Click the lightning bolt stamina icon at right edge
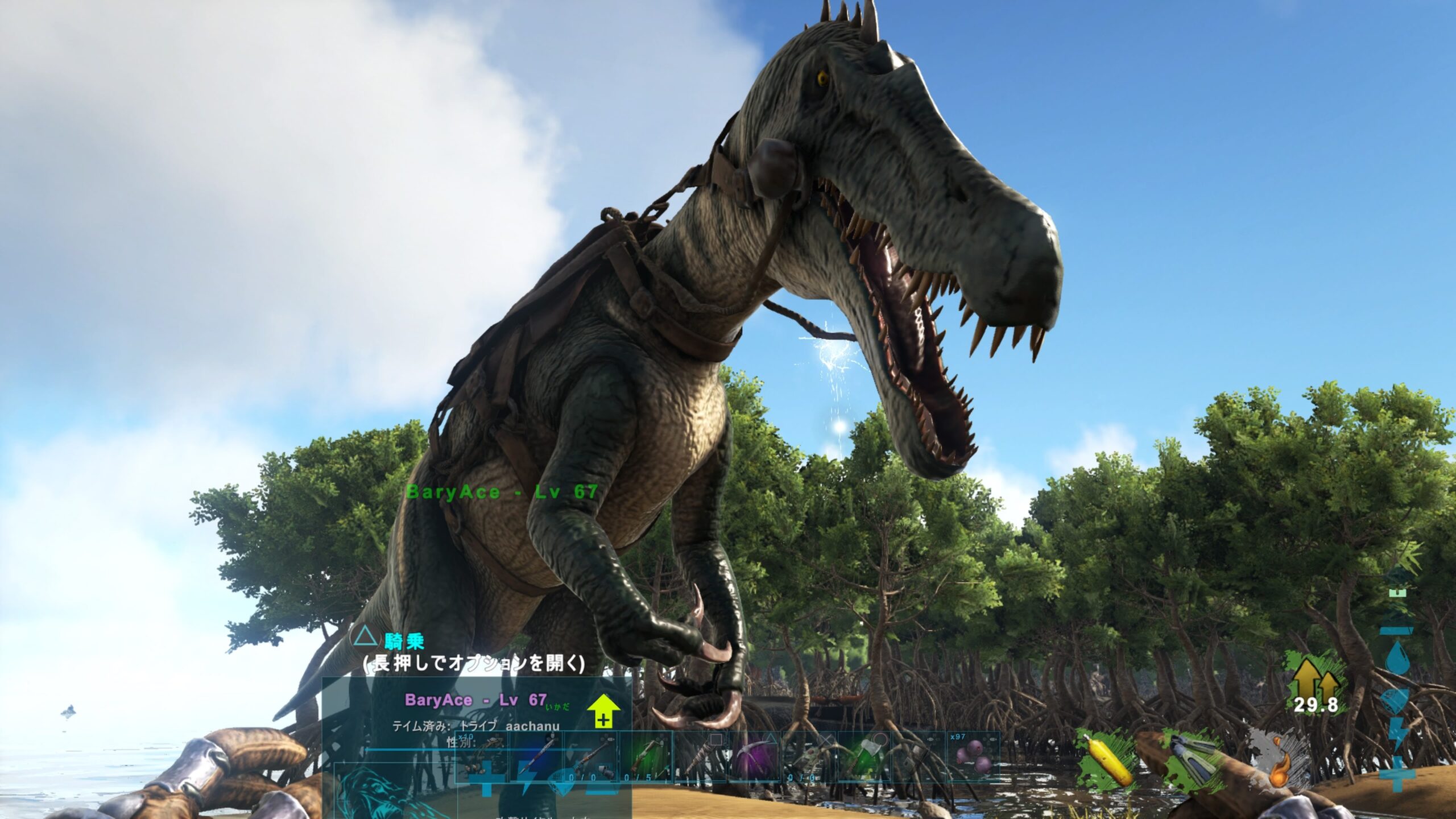 click(1397, 734)
